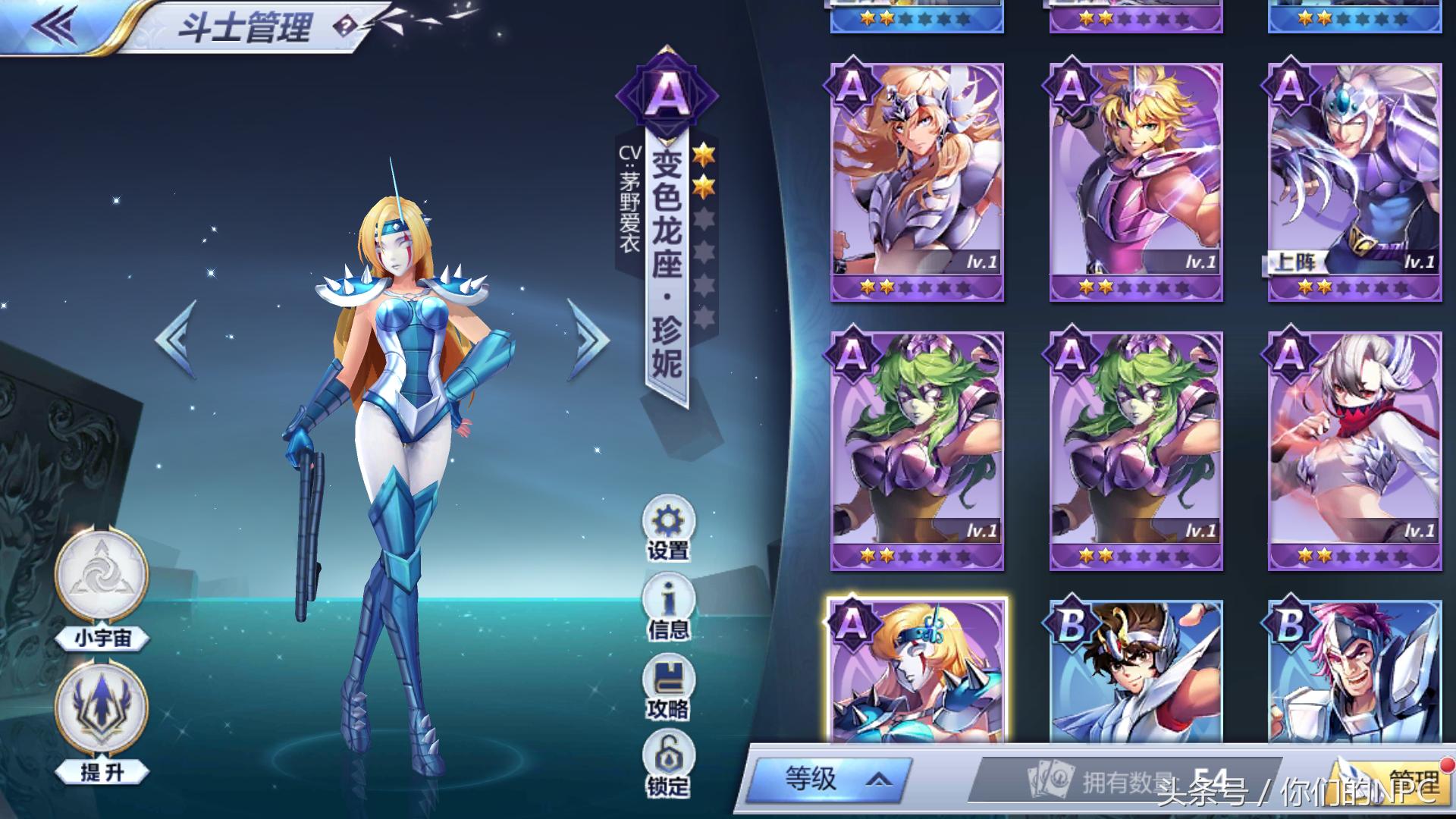This screenshot has height=819, width=1456.
Task: Pick the highlighted Chameleon June card
Action: coord(917,671)
